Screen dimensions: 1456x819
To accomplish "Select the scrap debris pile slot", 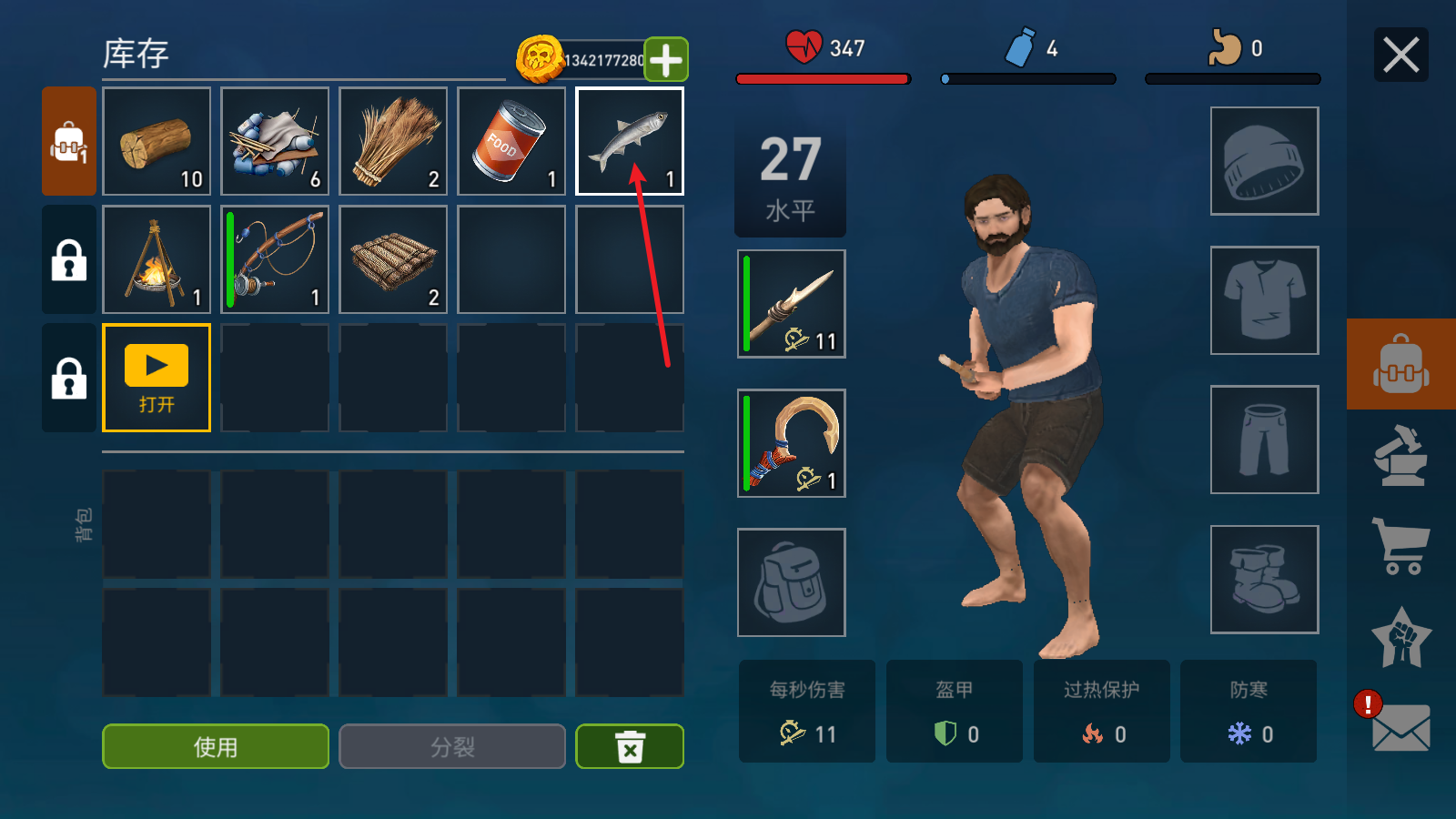I will click(275, 141).
